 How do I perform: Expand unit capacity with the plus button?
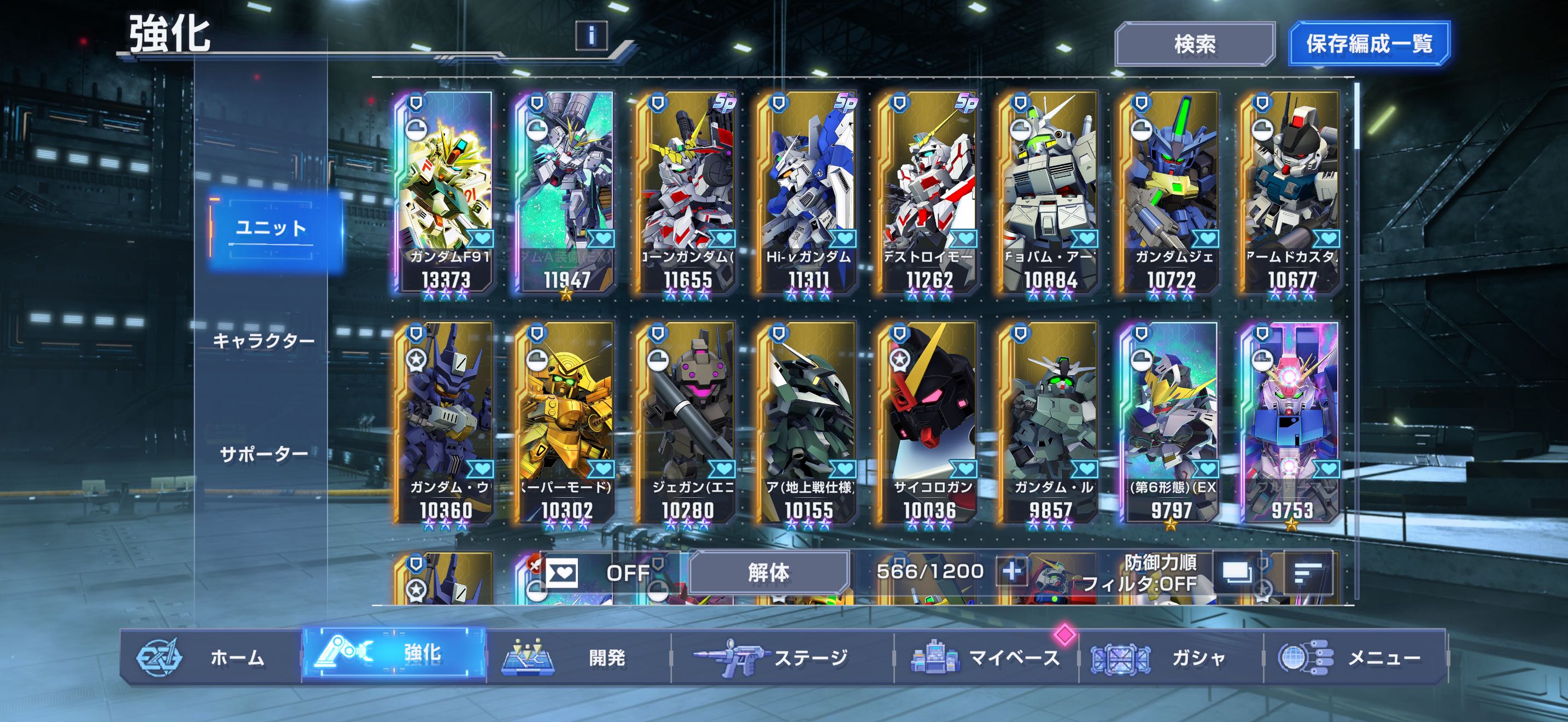pyautogui.click(x=1013, y=572)
